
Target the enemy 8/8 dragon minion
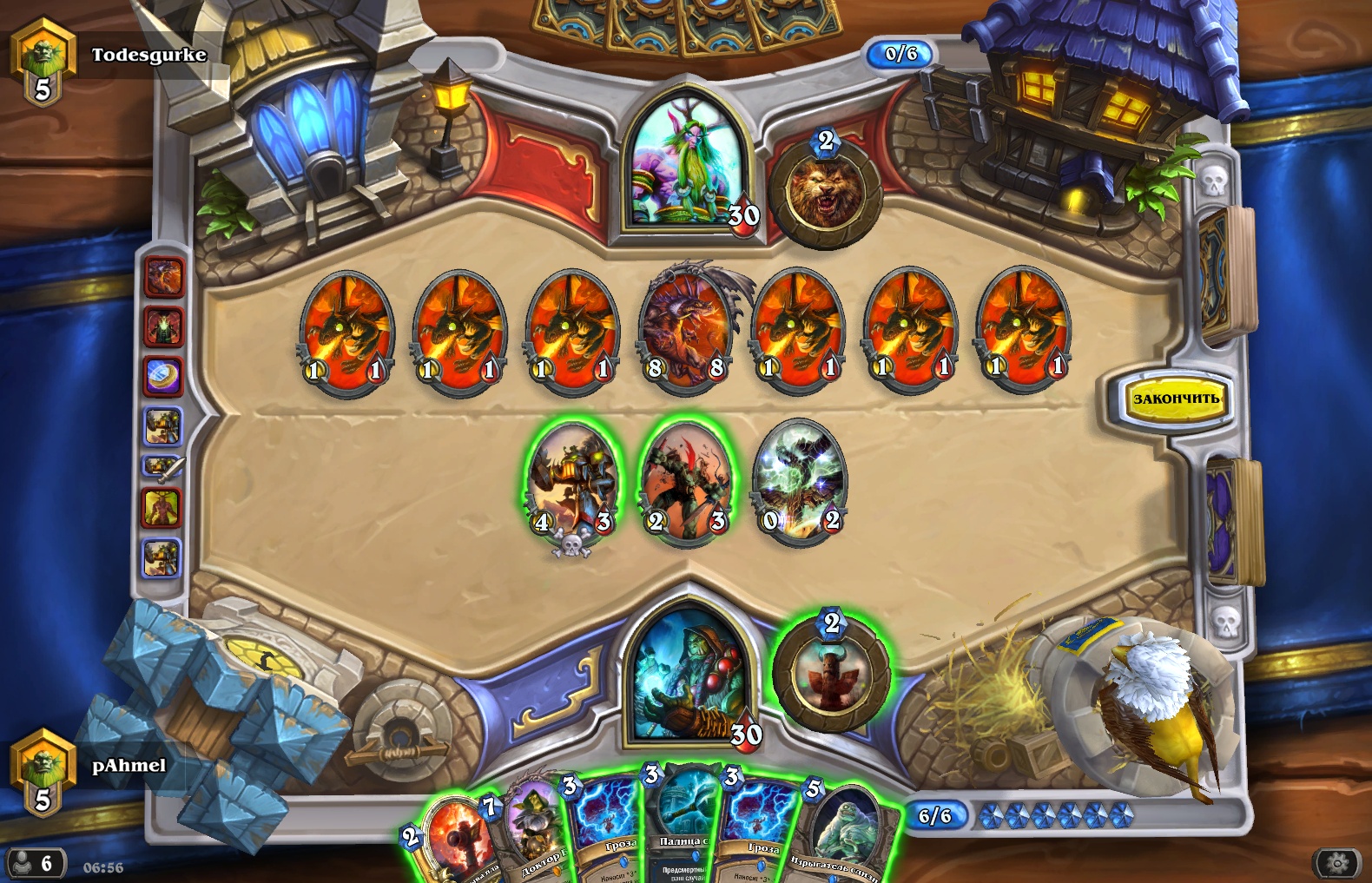(x=686, y=330)
